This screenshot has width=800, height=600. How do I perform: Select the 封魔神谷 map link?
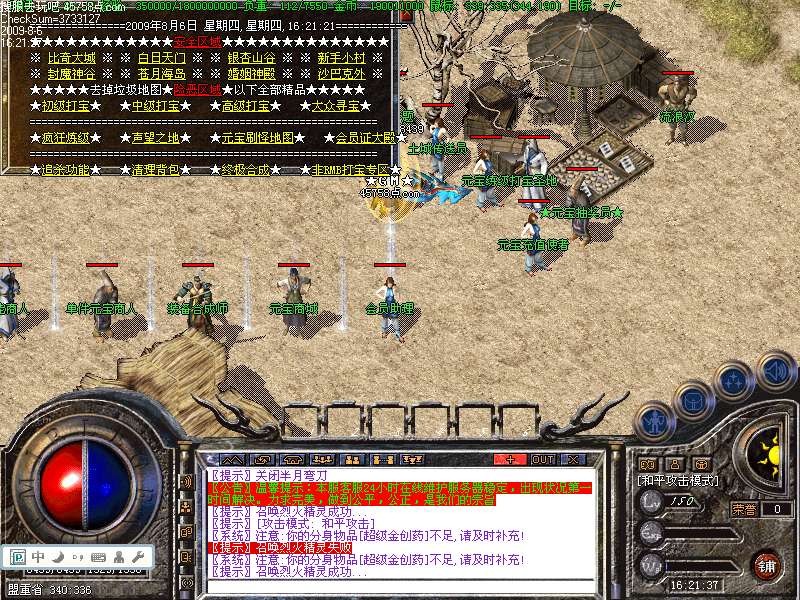[71, 74]
